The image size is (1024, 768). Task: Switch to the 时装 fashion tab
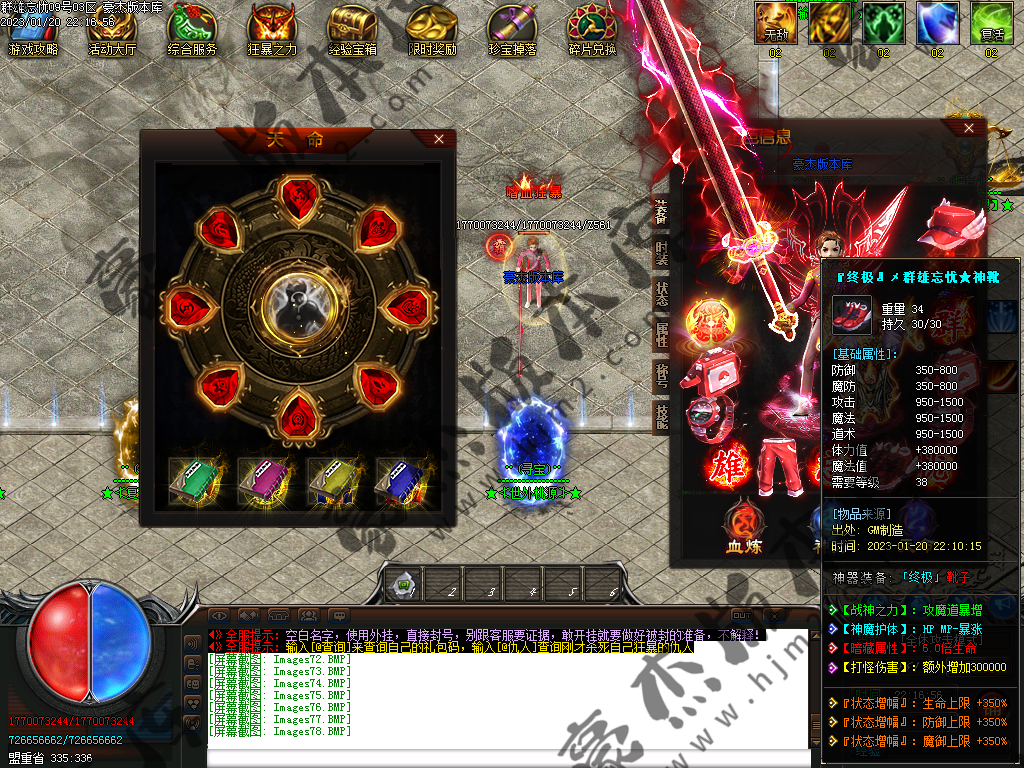pos(662,252)
